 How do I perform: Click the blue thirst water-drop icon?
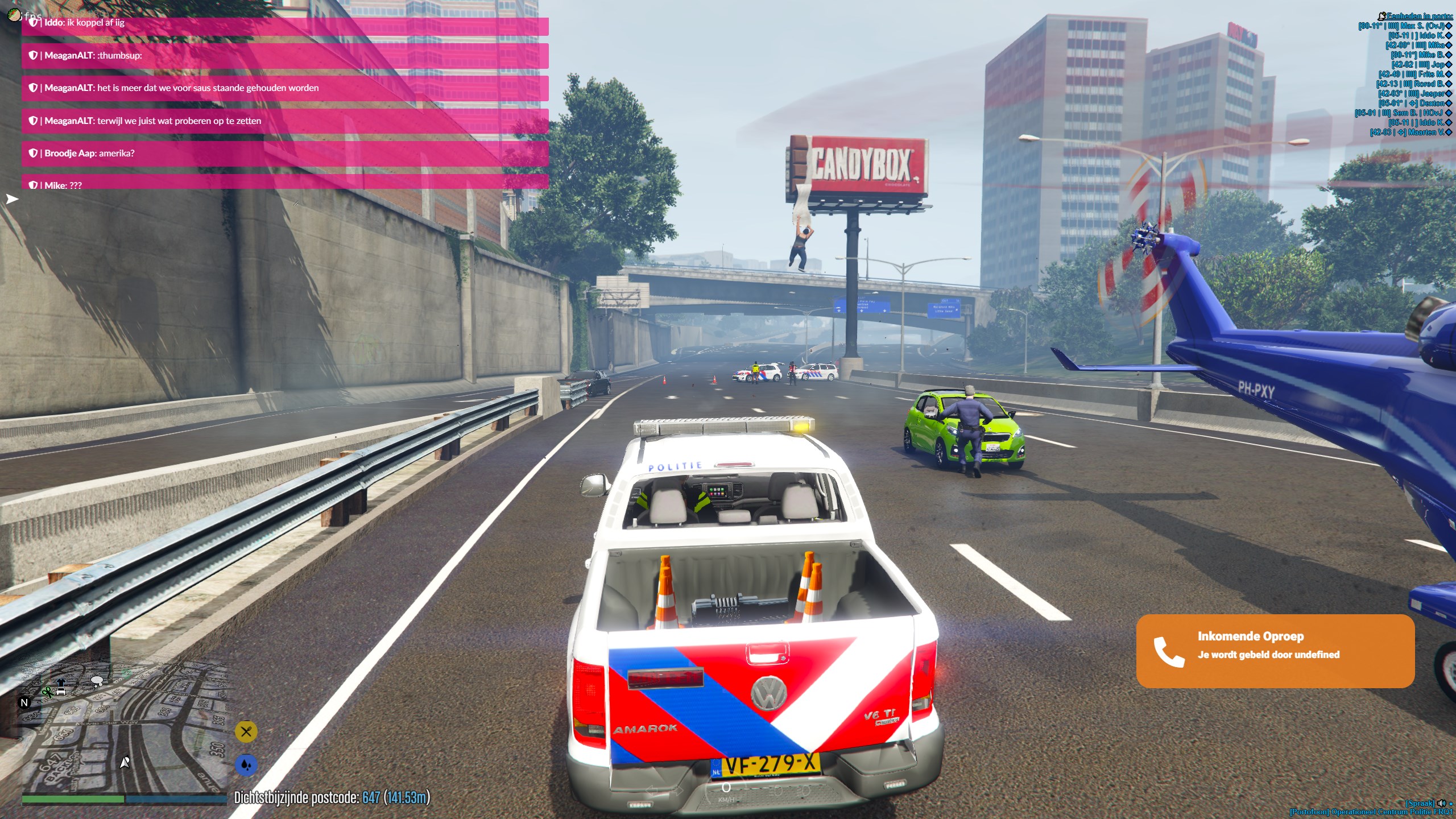(246, 764)
